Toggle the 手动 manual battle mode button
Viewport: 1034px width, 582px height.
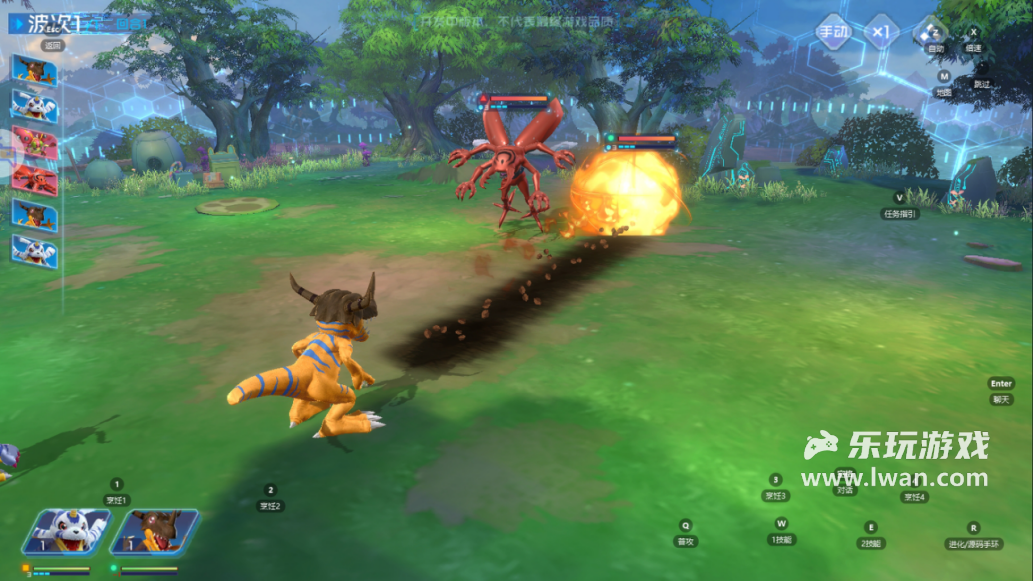(834, 31)
